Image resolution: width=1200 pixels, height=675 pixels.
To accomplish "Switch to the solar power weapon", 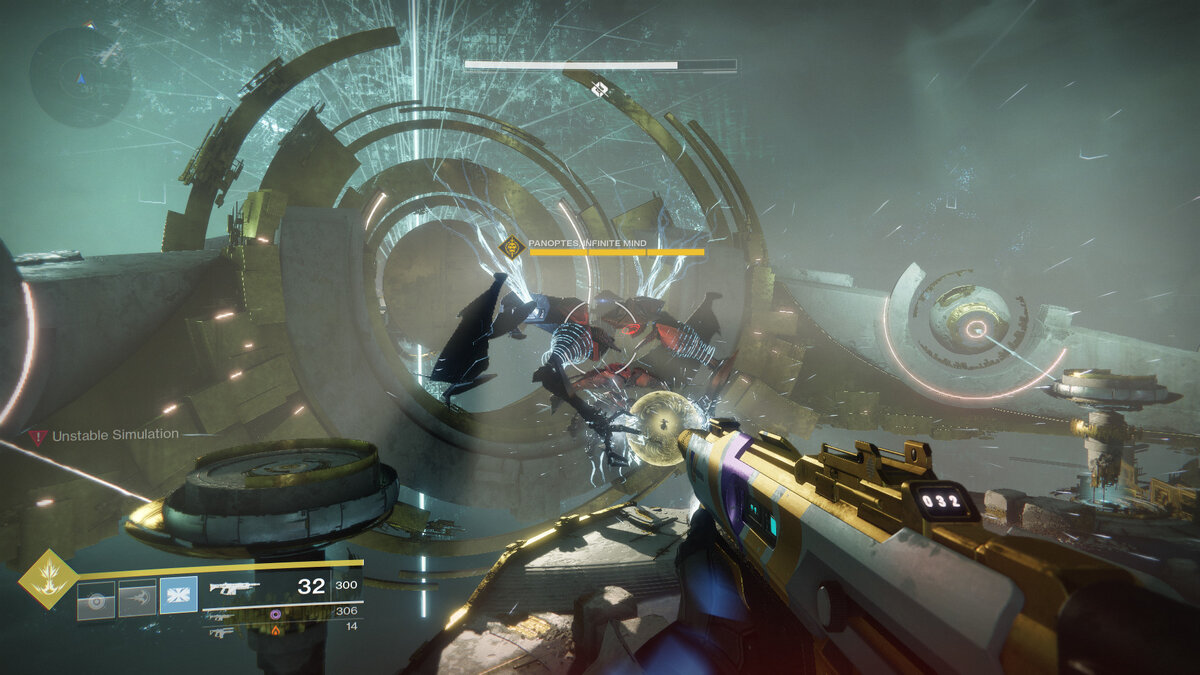I will tap(220, 631).
